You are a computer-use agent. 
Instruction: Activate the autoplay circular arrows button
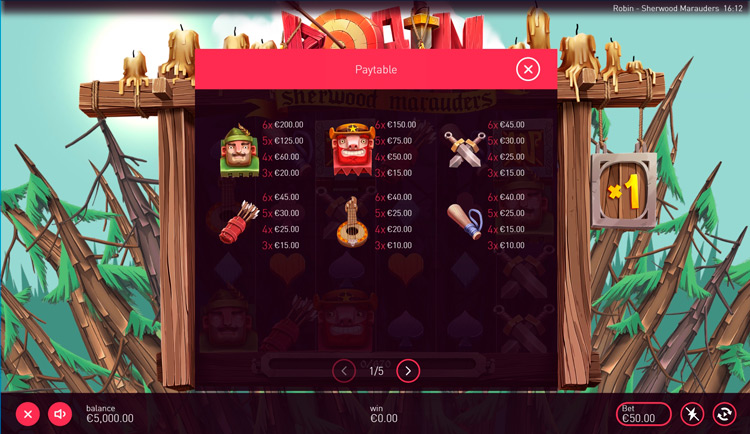point(723,414)
